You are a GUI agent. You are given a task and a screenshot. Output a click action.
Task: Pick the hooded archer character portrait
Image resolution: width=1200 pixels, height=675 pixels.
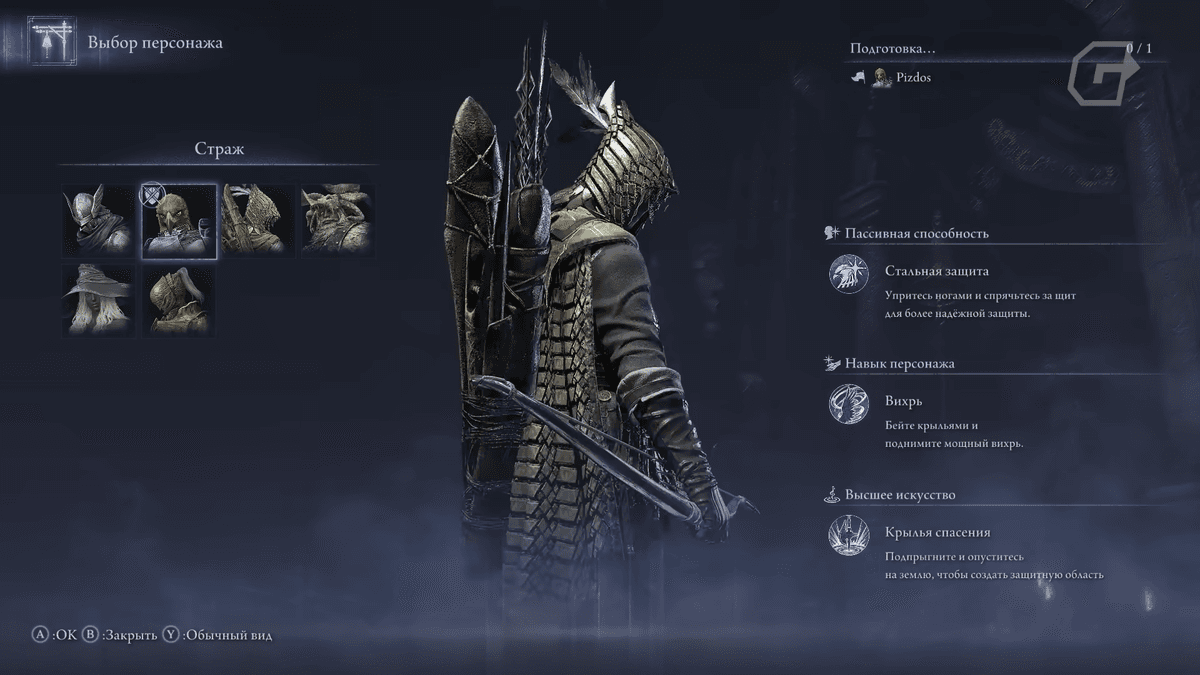258,221
